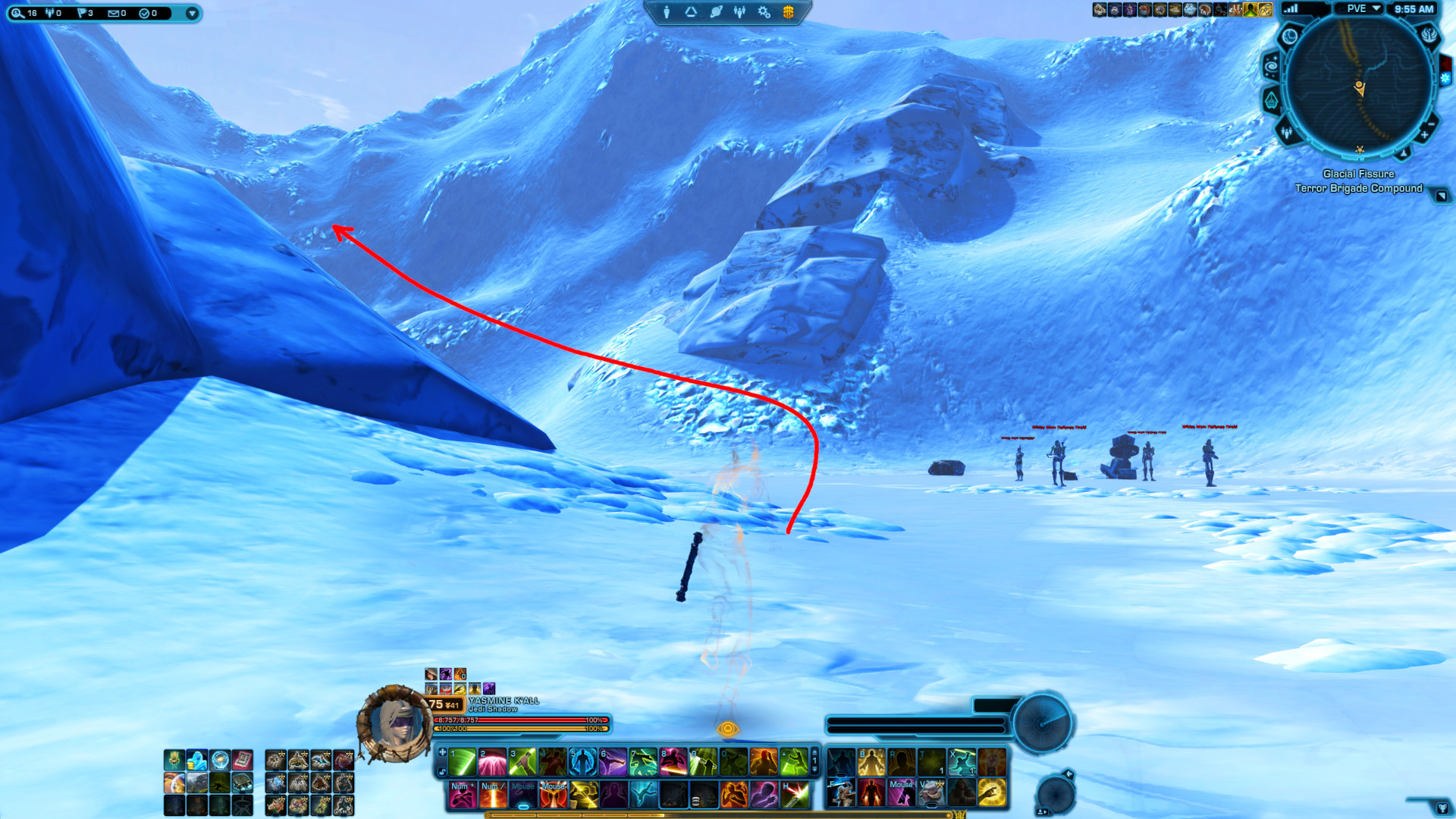Open the world map globe icon on minimap

coord(1290,36)
